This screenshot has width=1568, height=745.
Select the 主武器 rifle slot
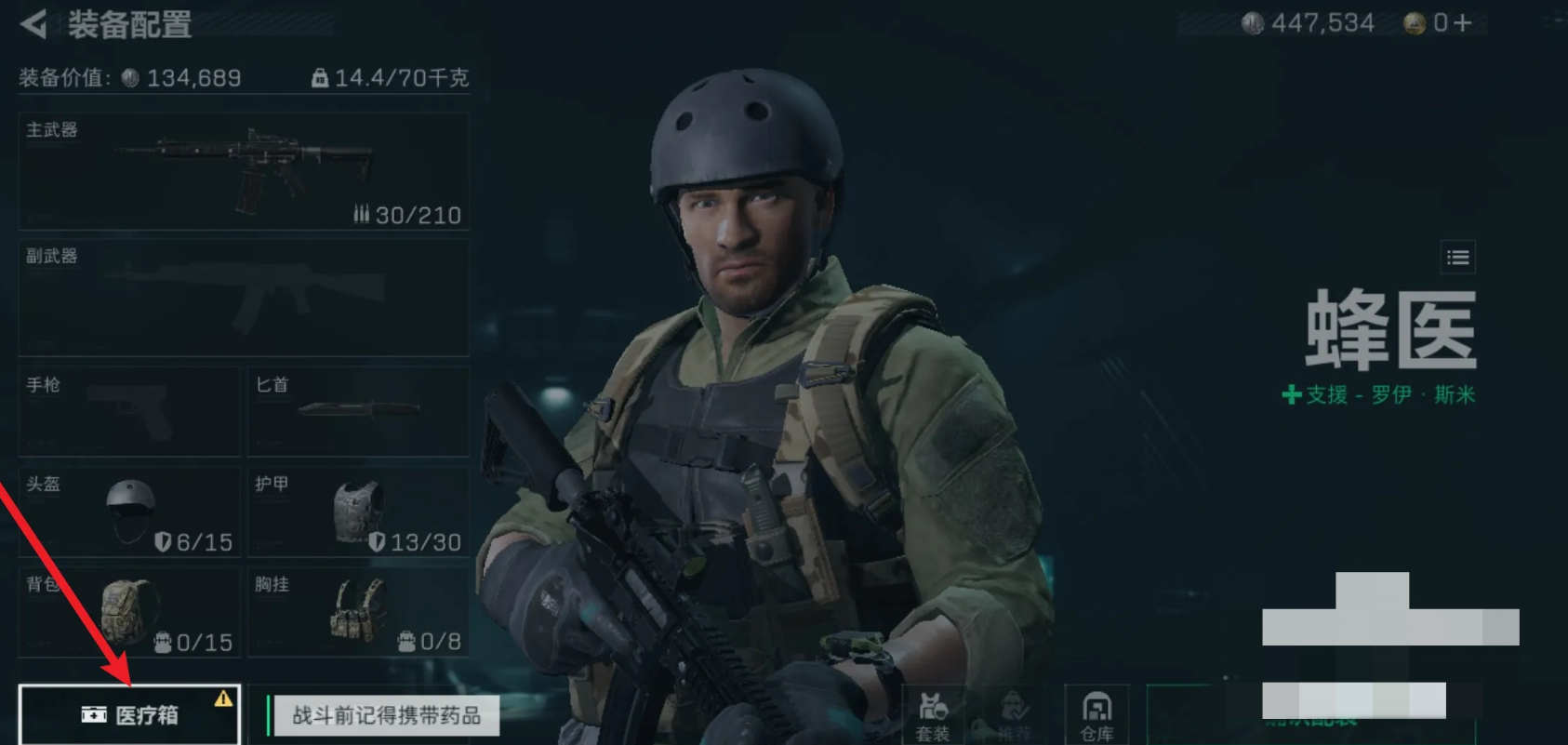point(244,171)
